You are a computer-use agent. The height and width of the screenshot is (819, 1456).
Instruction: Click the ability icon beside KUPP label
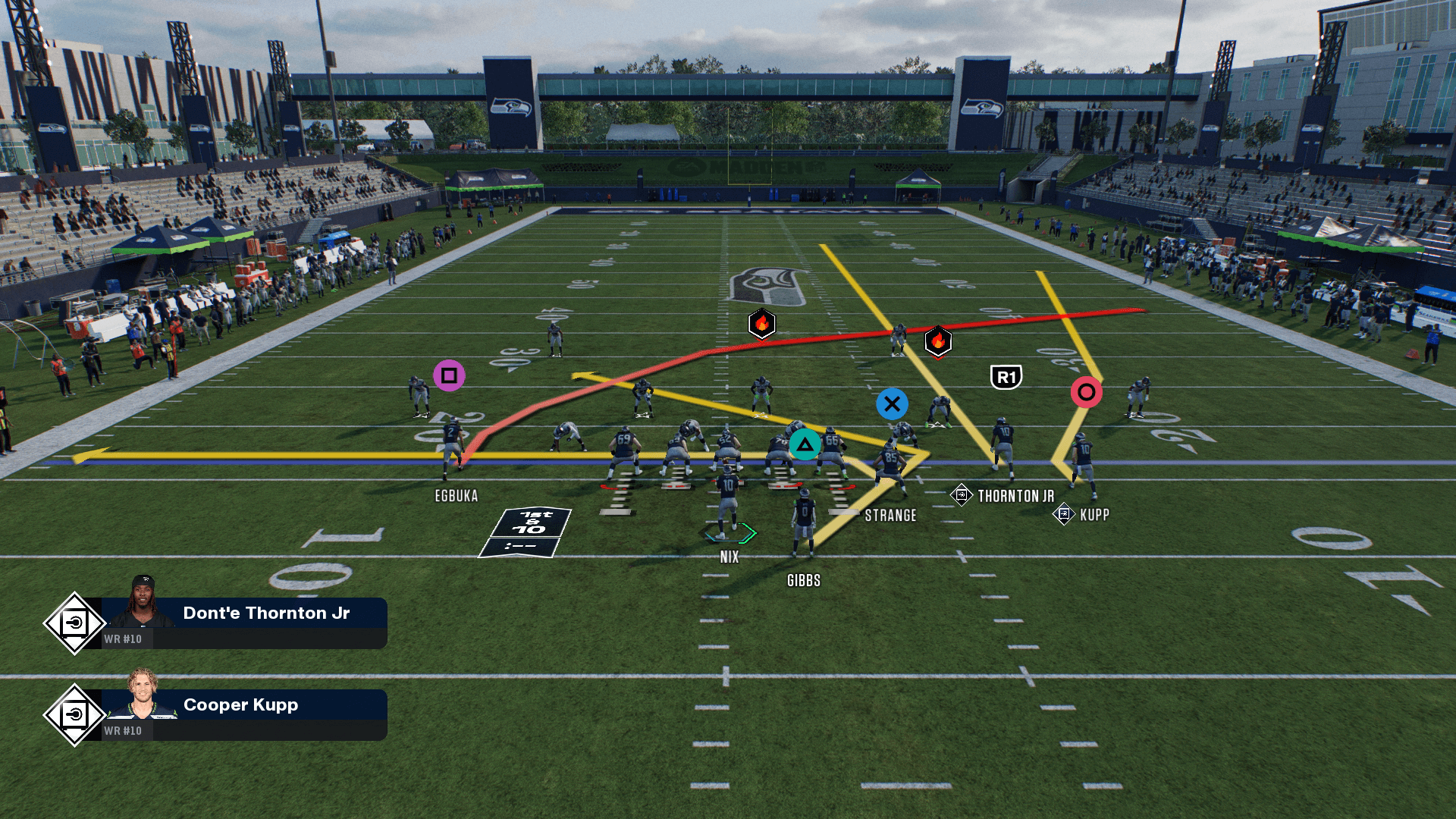tap(1063, 514)
